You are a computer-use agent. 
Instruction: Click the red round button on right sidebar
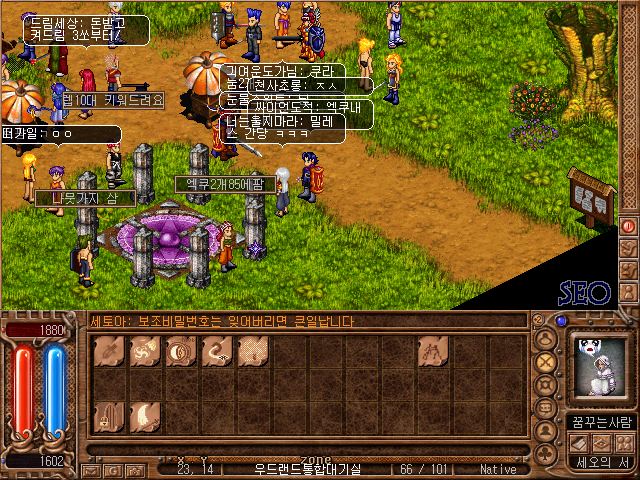[628, 225]
